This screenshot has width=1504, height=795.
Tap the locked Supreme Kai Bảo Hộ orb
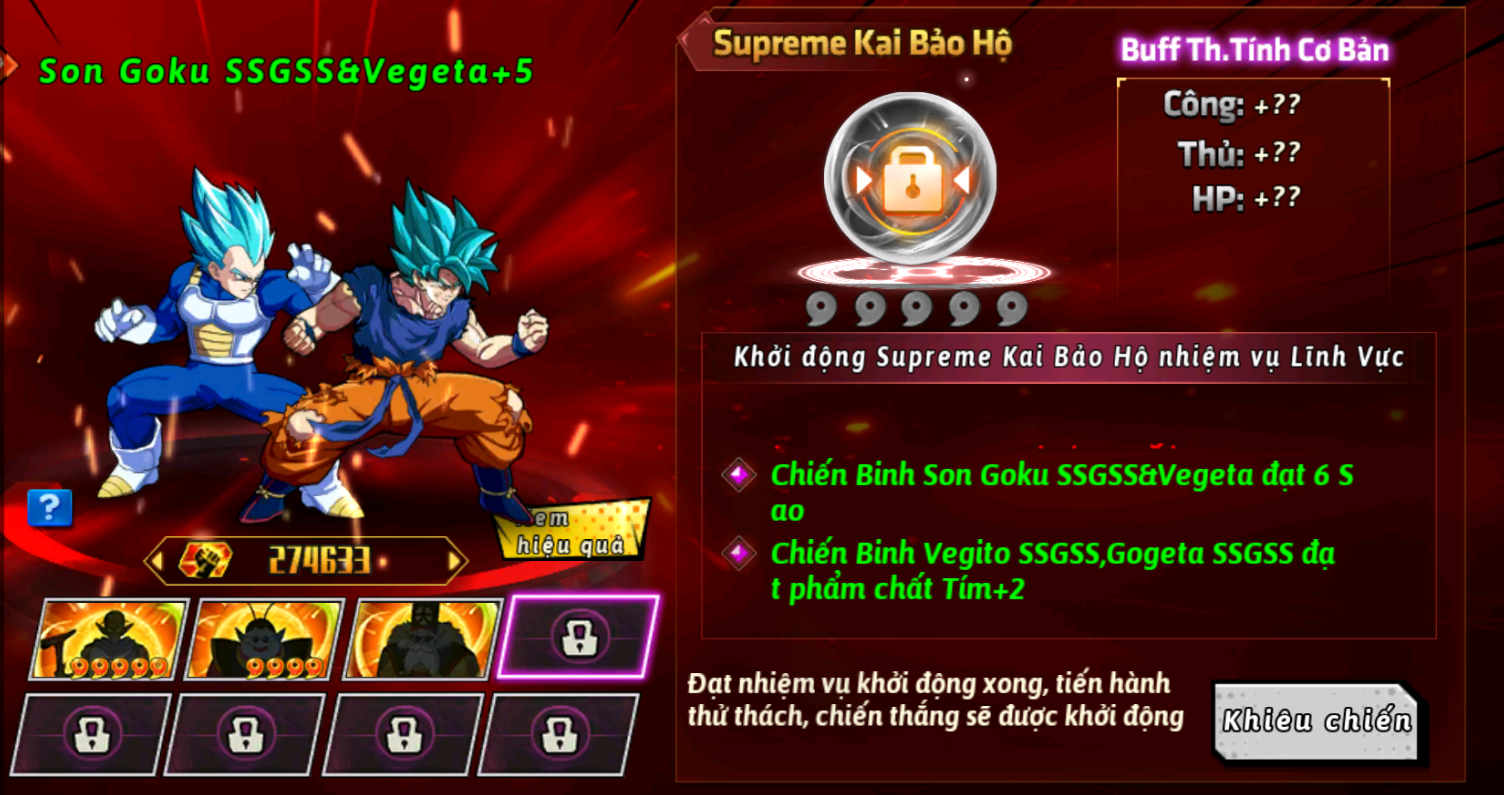coord(910,180)
